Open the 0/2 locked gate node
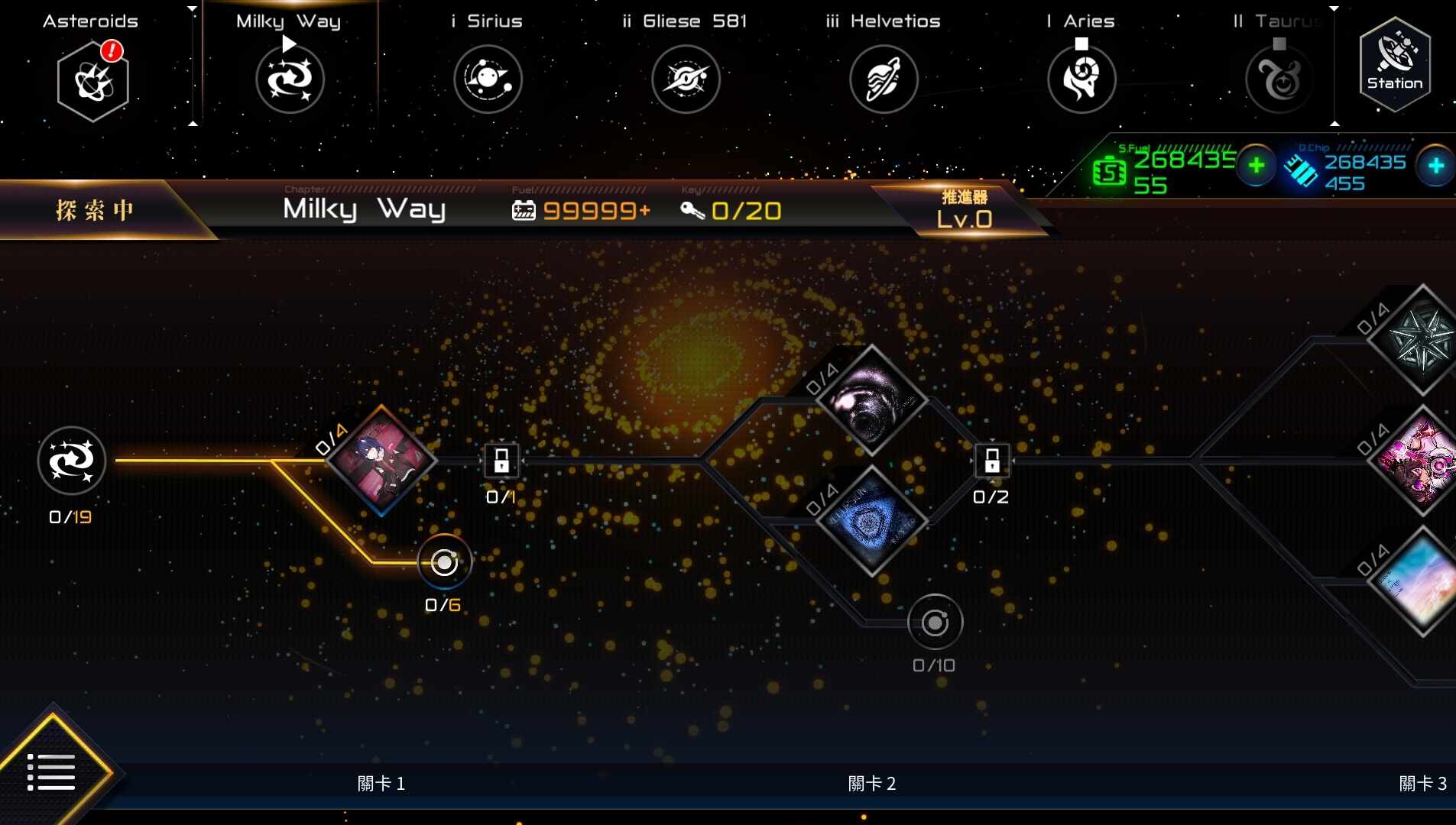 991,461
